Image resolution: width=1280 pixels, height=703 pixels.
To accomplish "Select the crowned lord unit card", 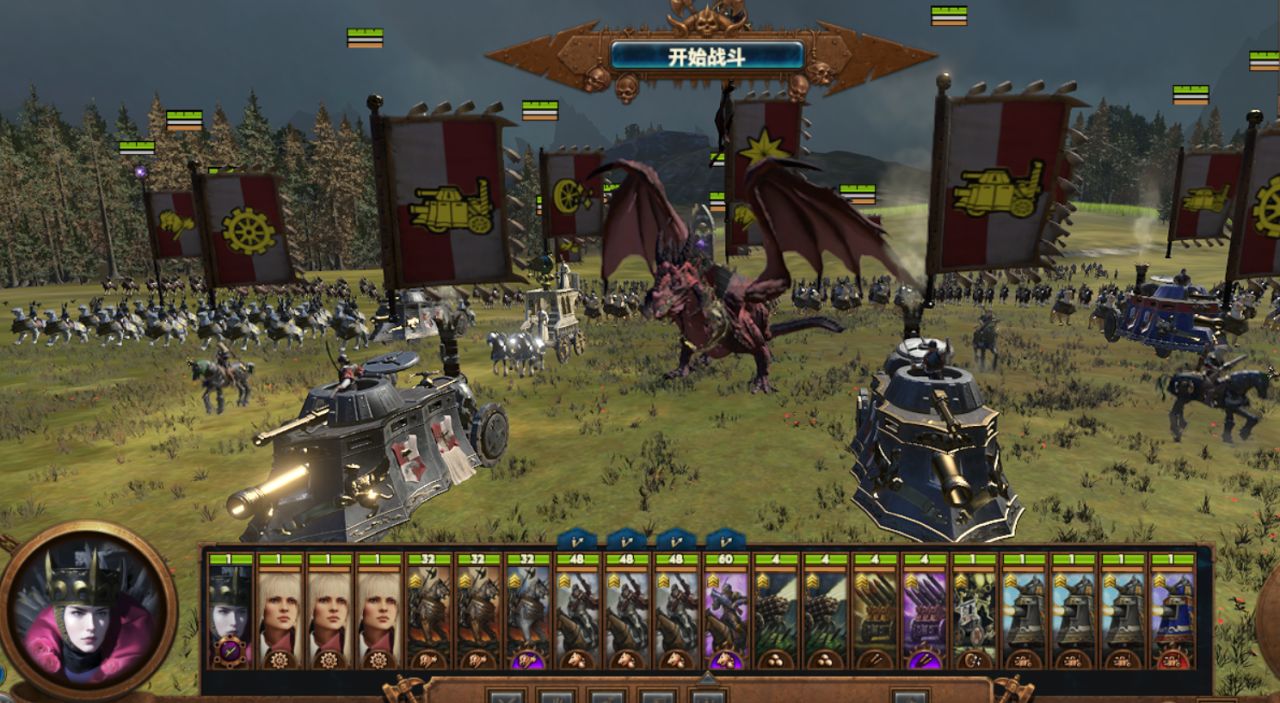I will point(230,610).
